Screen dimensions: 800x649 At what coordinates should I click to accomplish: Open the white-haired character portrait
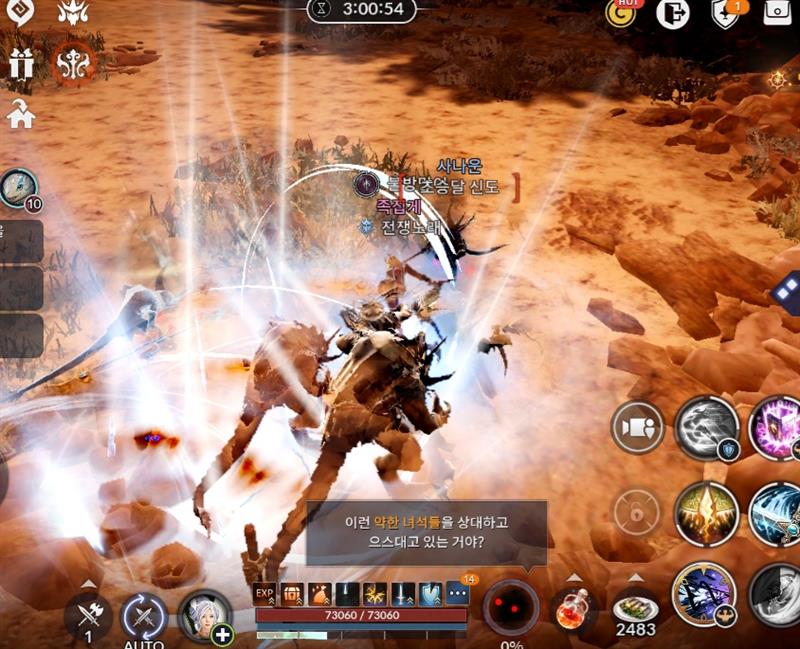[x=203, y=615]
